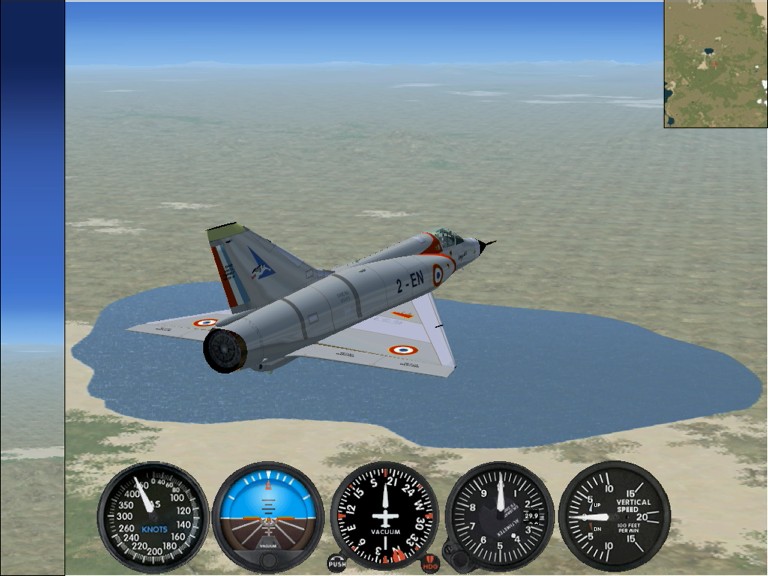
Task: Click the PUSH knob on the heading gyro
Action: pyautogui.click(x=337, y=563)
